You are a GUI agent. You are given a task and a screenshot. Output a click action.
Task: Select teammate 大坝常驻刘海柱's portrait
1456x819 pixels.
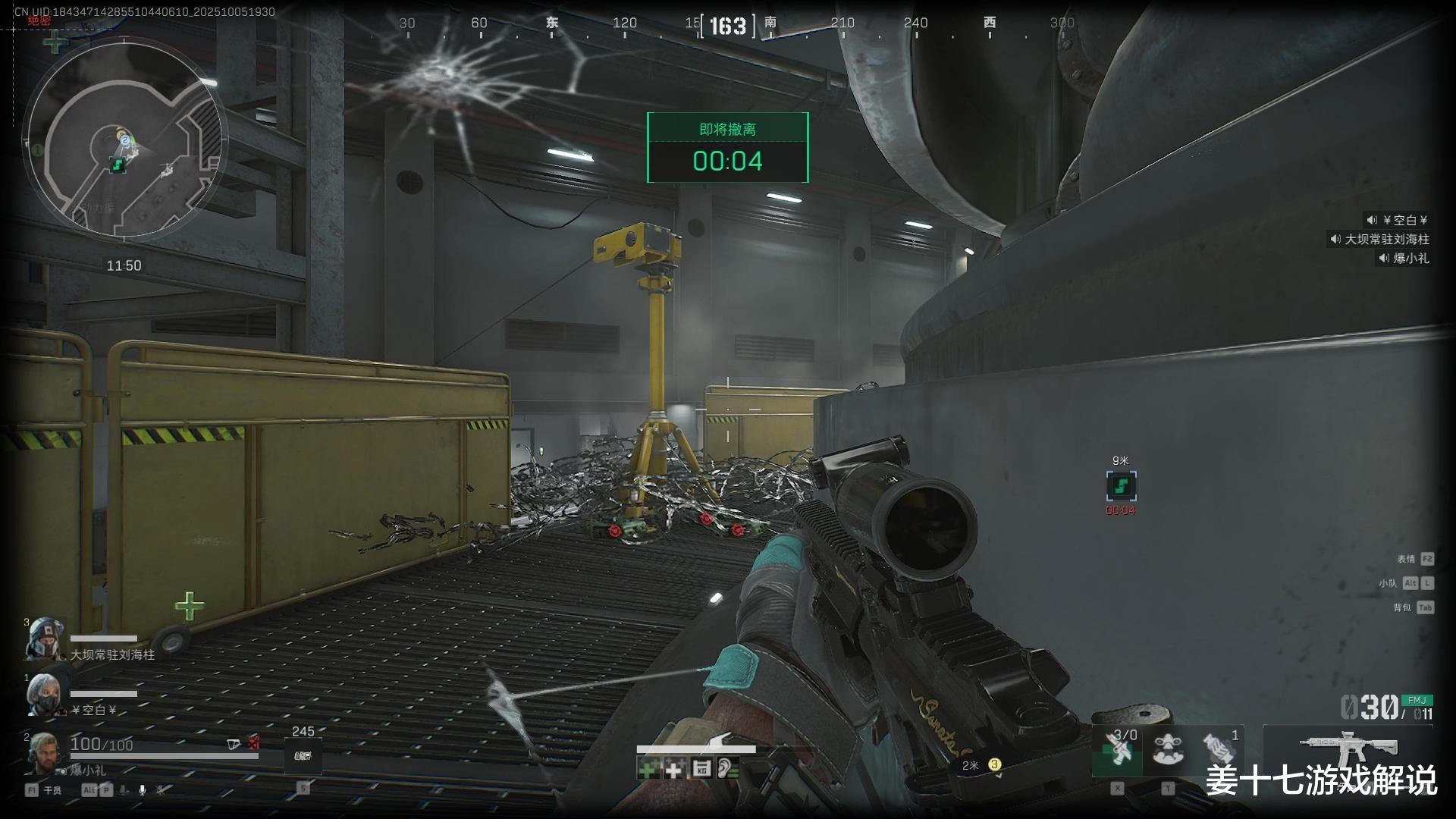44,639
